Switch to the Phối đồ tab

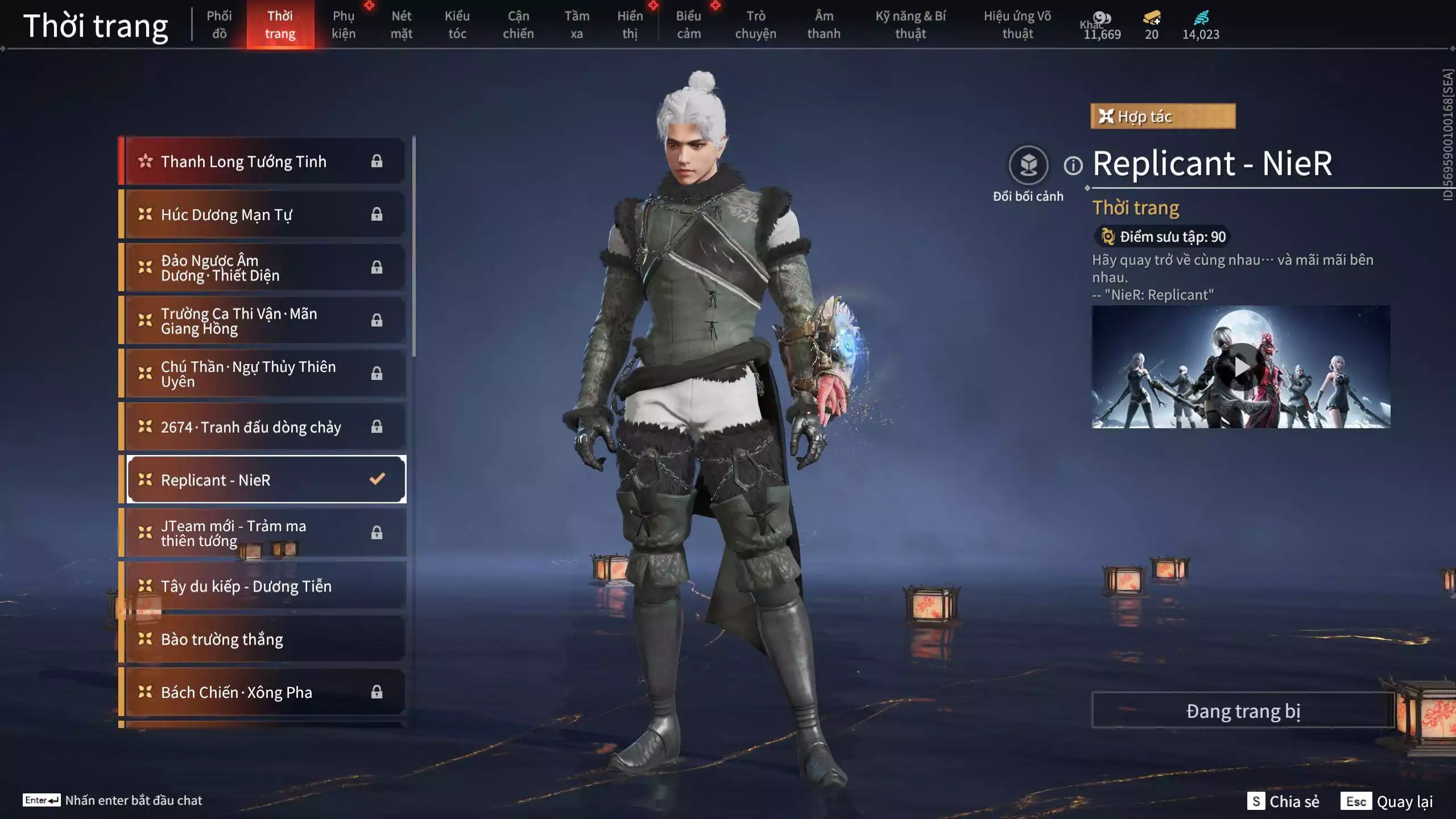[x=219, y=24]
